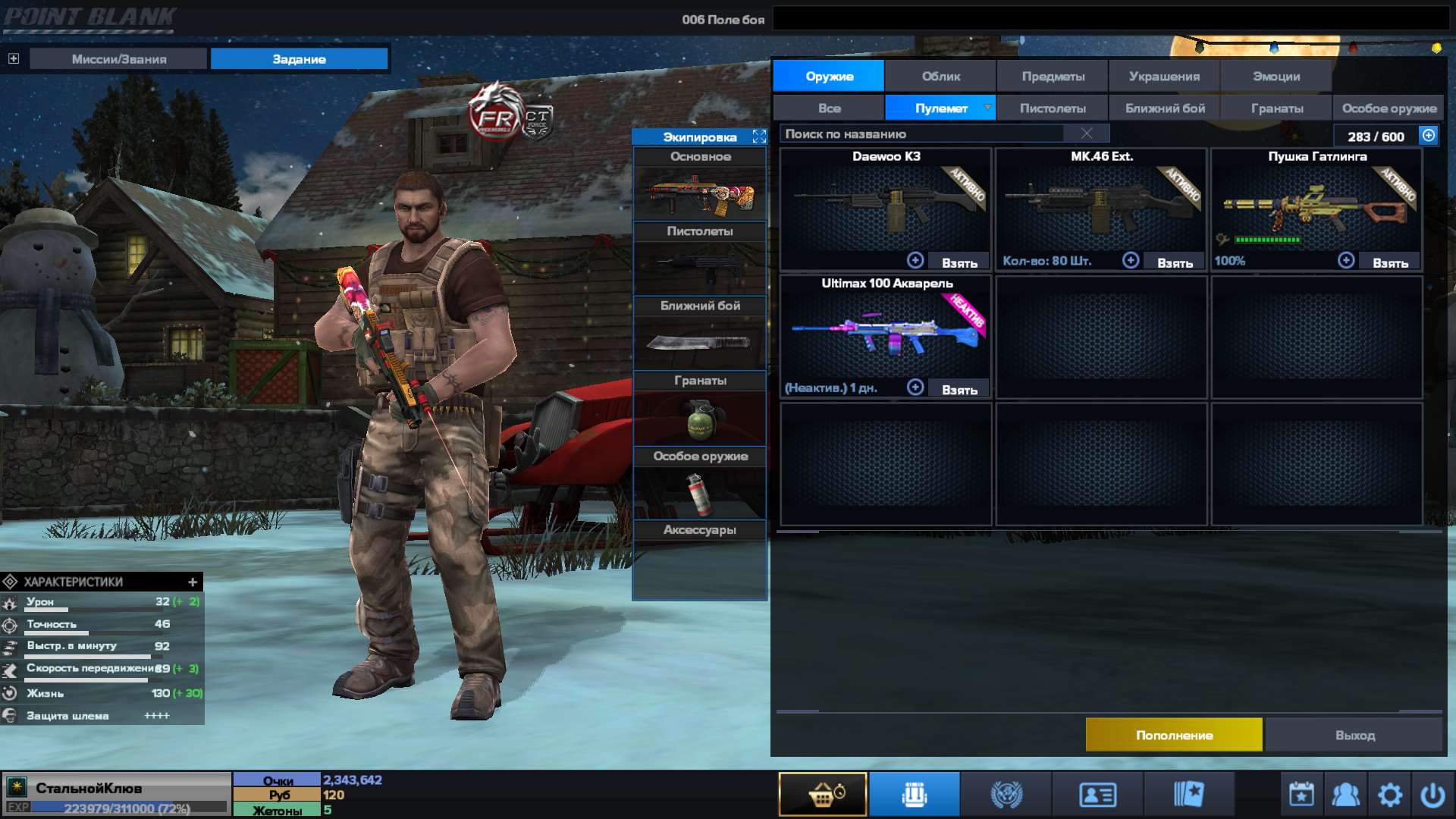Open the settings gear icon

click(x=1390, y=793)
